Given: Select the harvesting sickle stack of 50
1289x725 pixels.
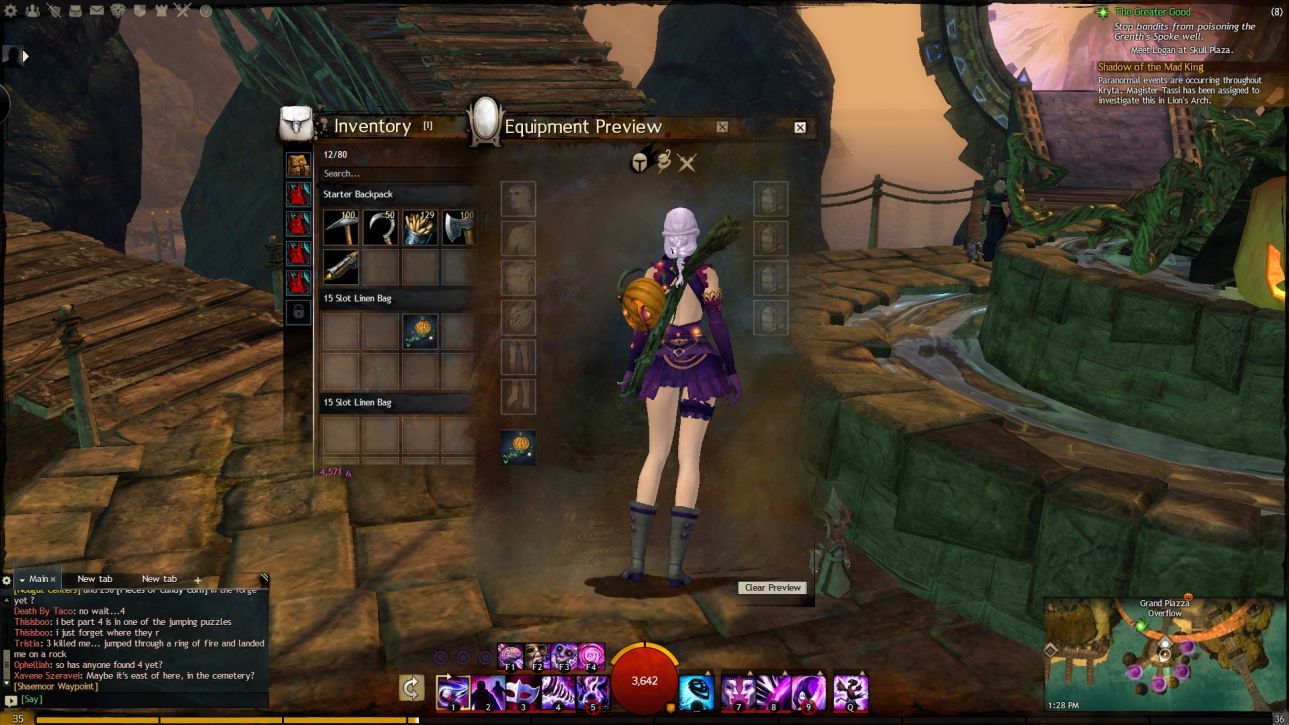Looking at the screenshot, I should 380,228.
